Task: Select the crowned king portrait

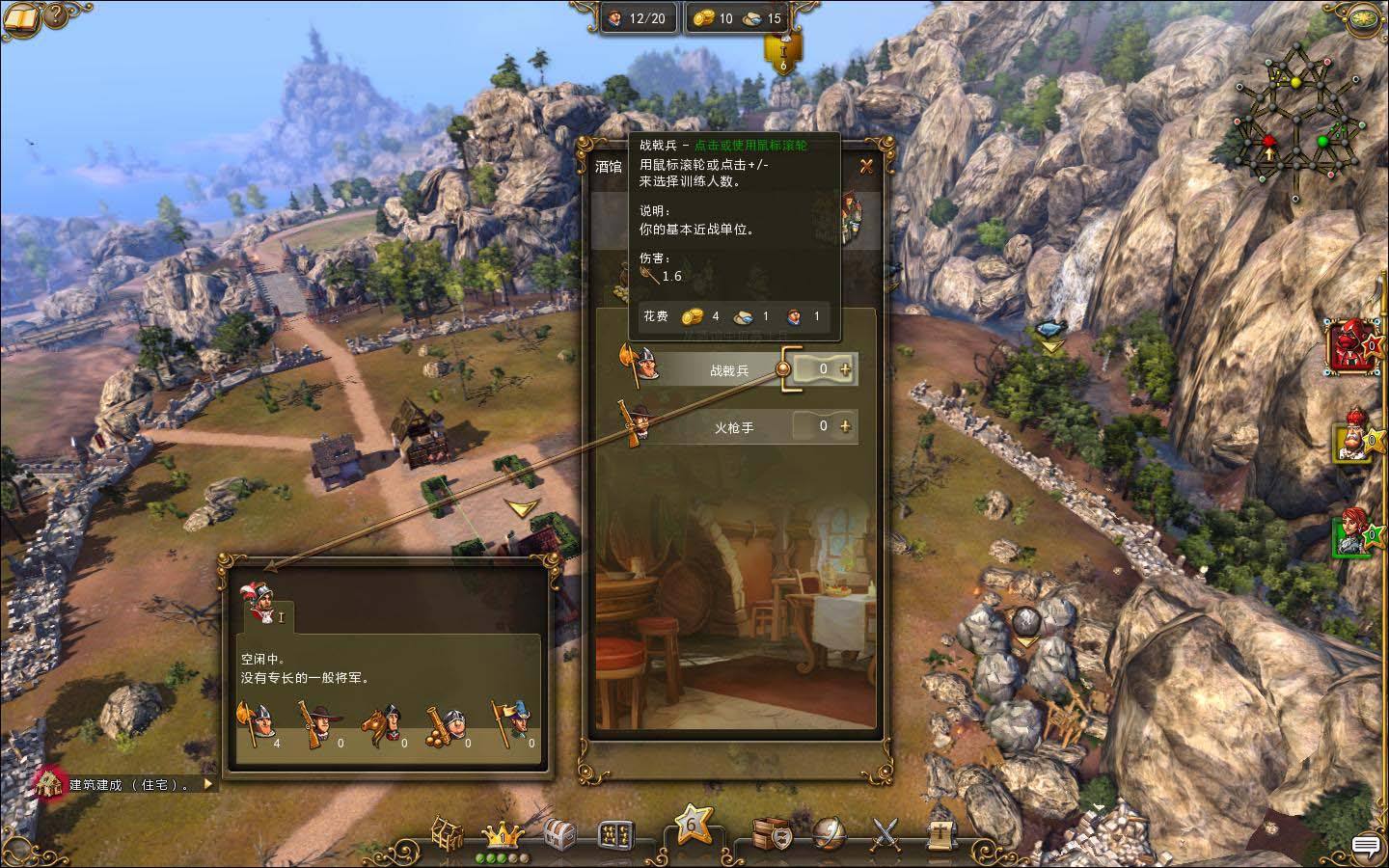Action: pyautogui.click(x=1355, y=436)
